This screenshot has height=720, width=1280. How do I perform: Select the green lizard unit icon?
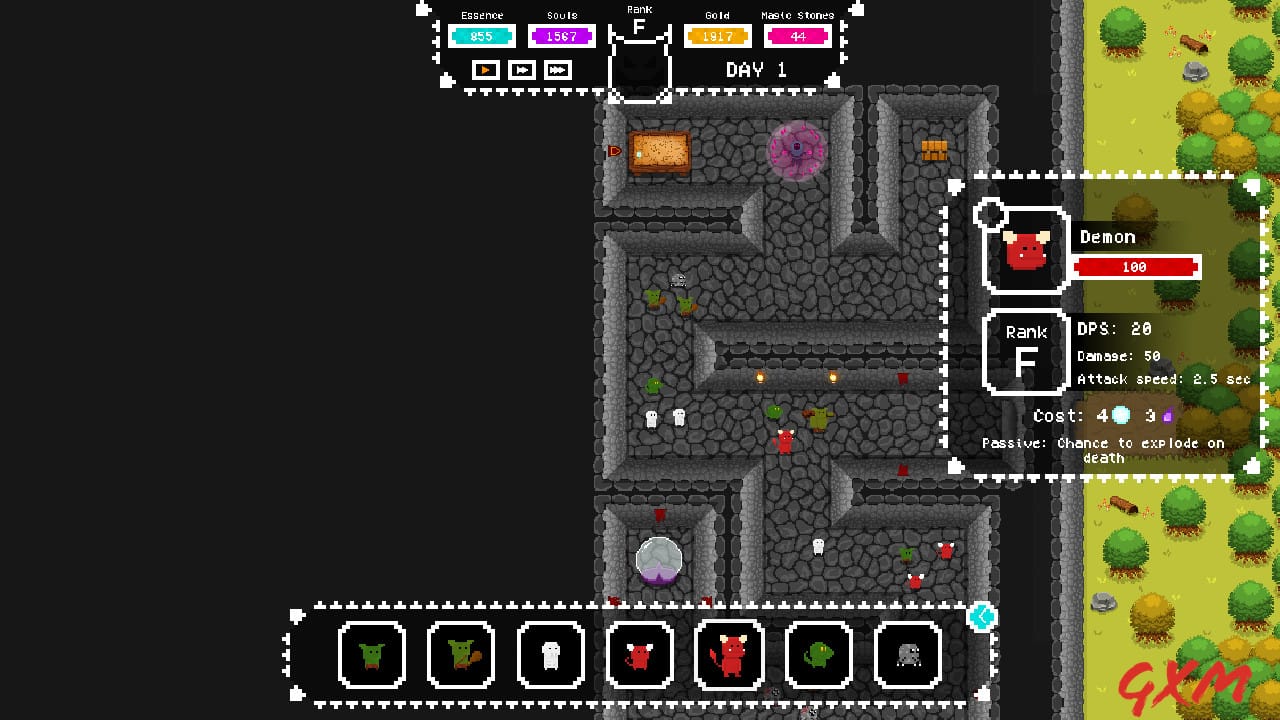click(x=819, y=655)
